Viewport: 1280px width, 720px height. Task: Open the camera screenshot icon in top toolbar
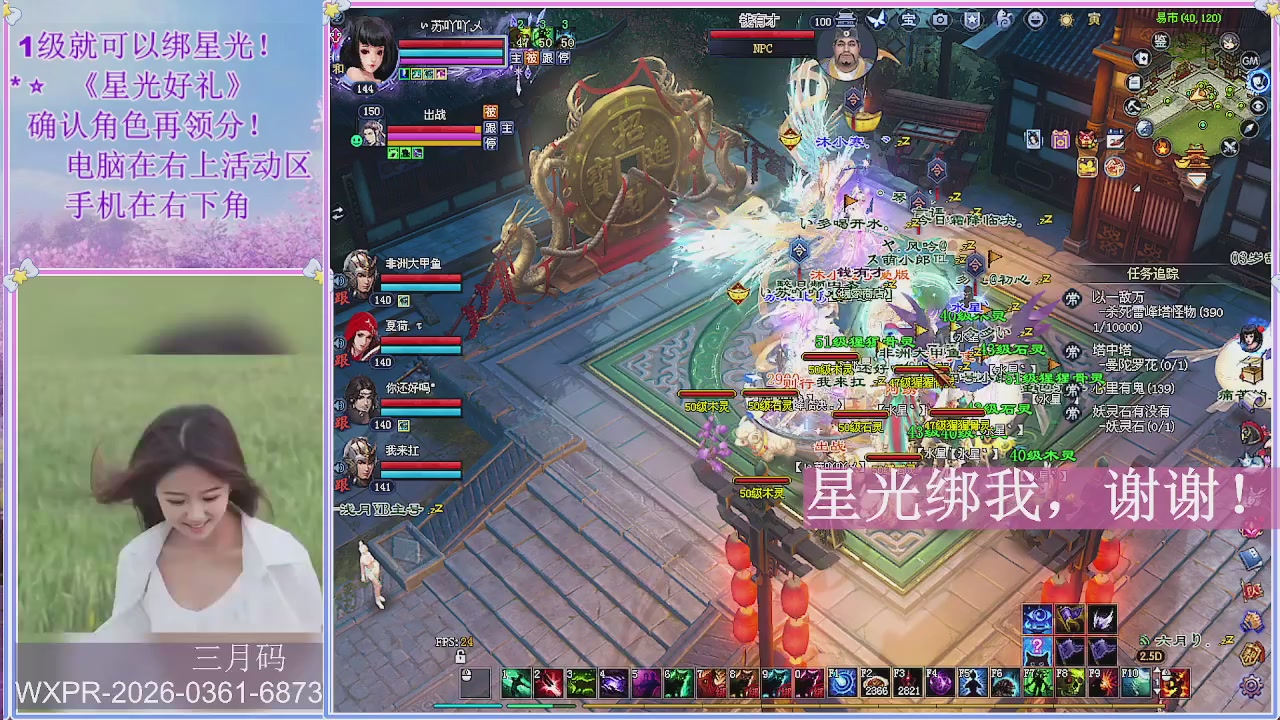click(x=940, y=18)
